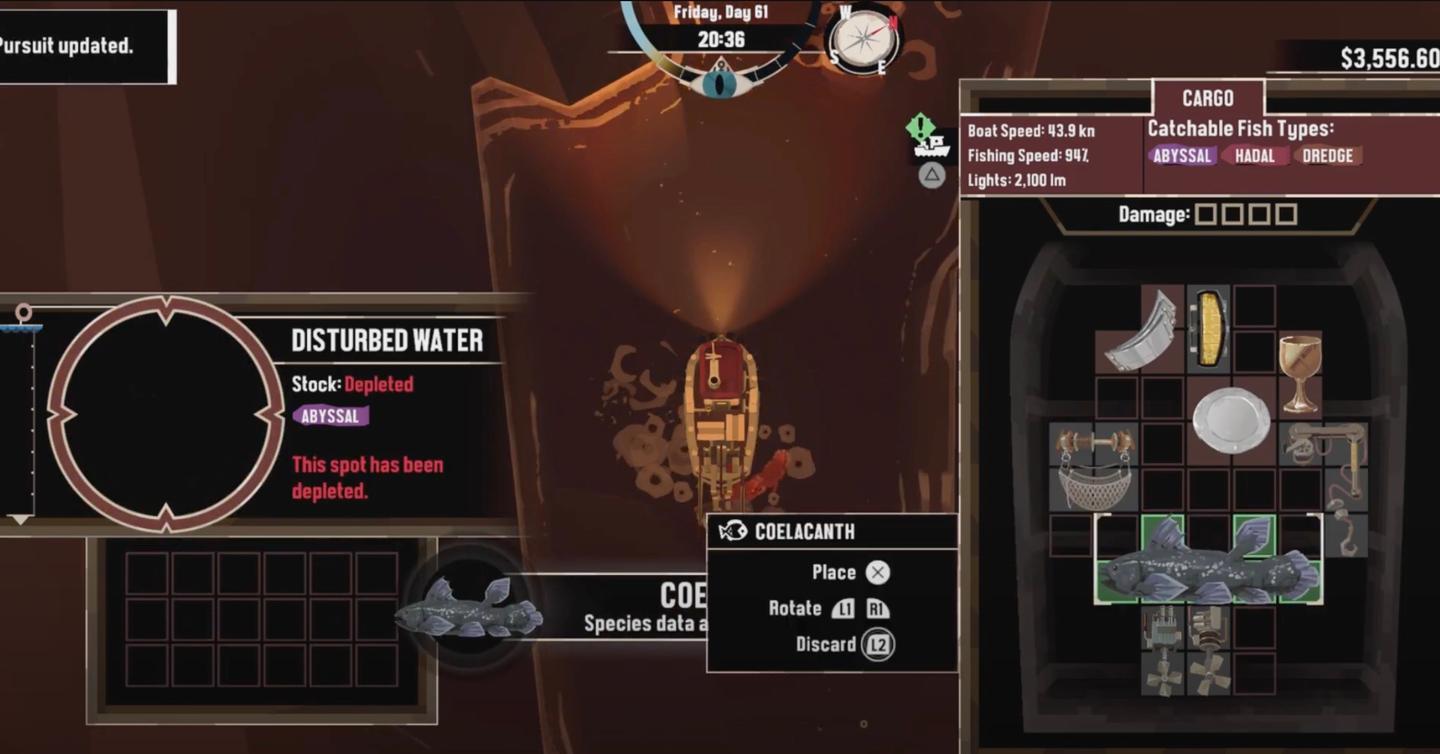Pick the golden goblet in the cargo
The width and height of the screenshot is (1440, 754).
(1300, 373)
